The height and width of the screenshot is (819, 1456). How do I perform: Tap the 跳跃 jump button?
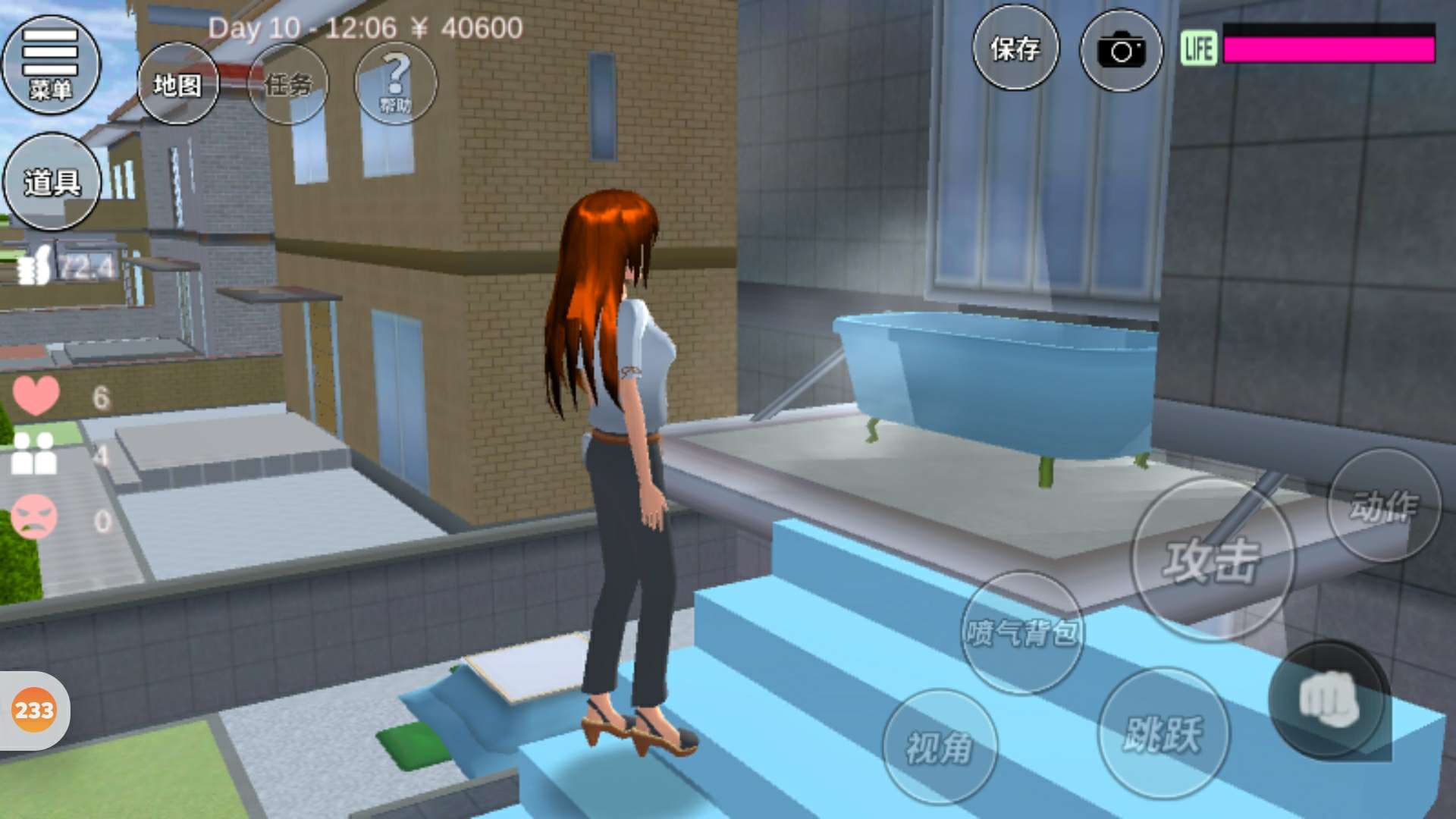(x=1163, y=733)
